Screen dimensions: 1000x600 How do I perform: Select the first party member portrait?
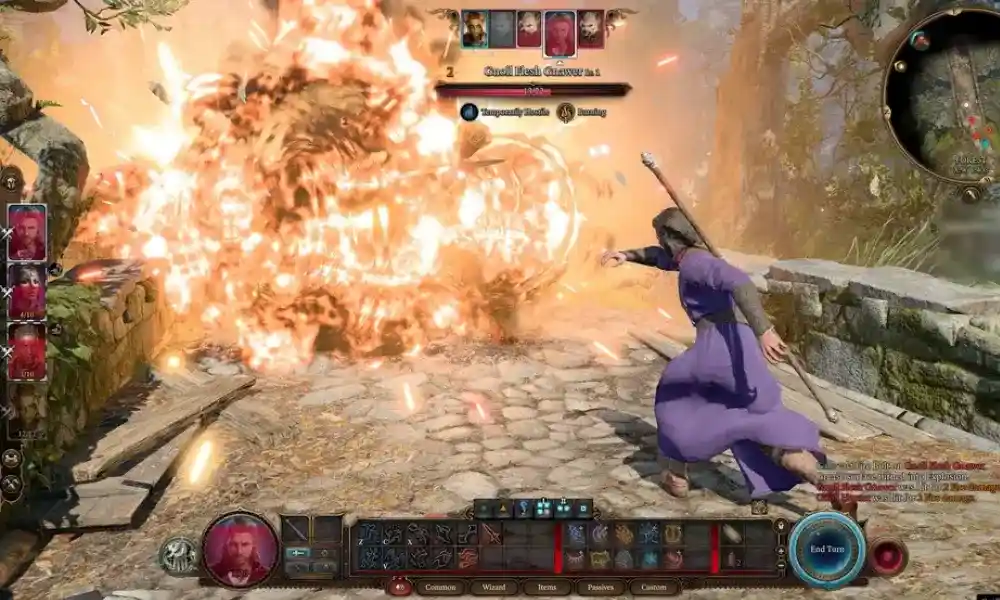(27, 232)
